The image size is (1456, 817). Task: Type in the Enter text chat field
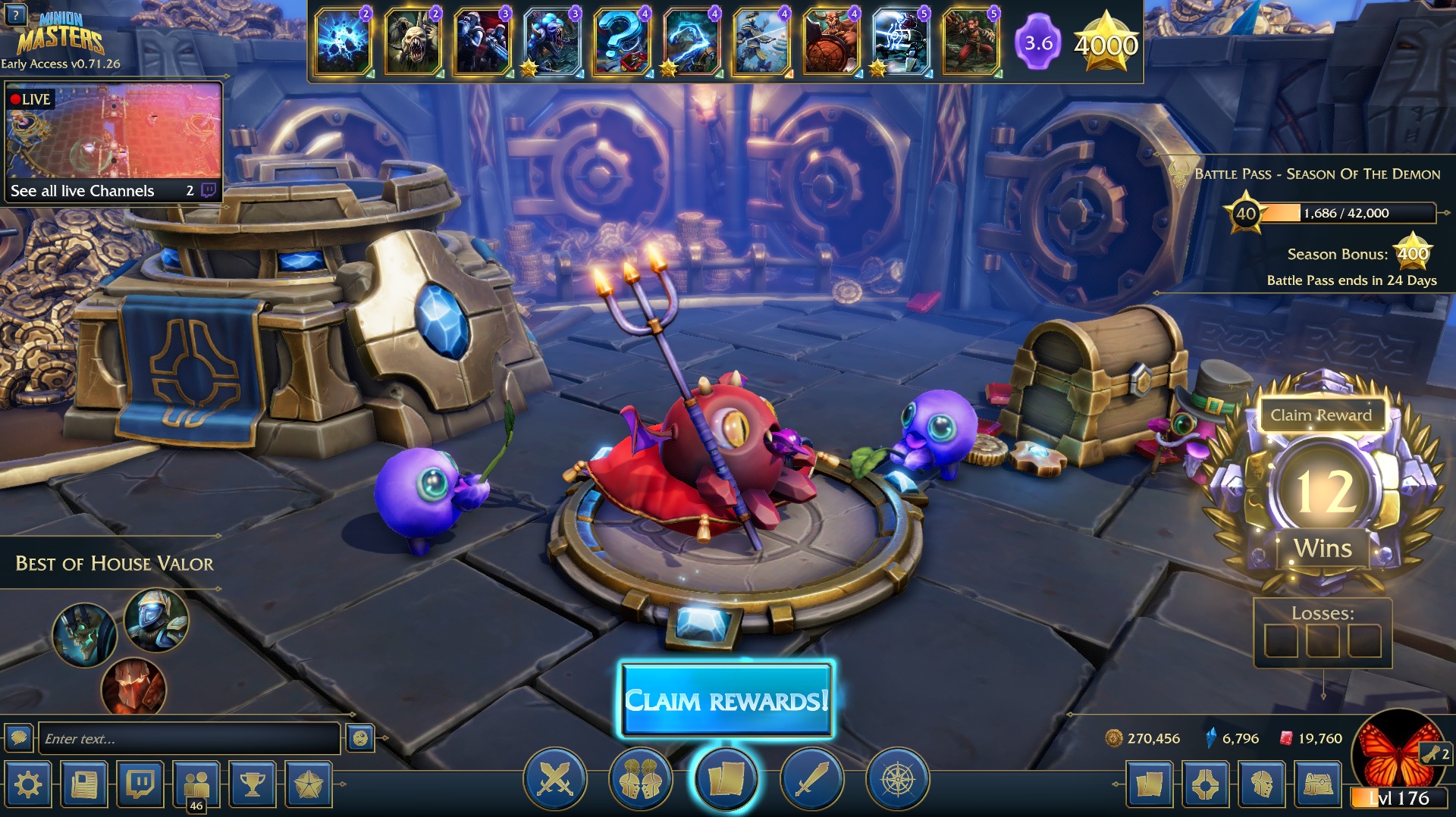188,739
